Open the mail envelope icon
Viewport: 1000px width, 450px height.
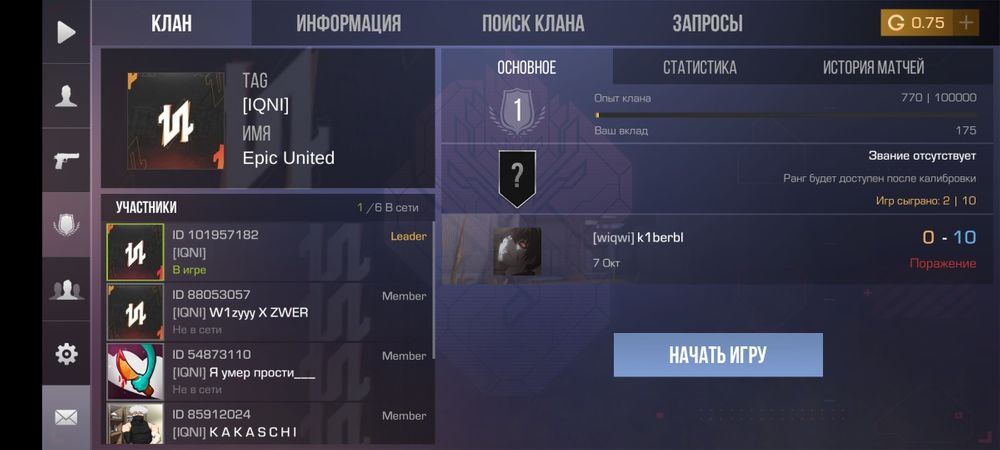click(66, 417)
